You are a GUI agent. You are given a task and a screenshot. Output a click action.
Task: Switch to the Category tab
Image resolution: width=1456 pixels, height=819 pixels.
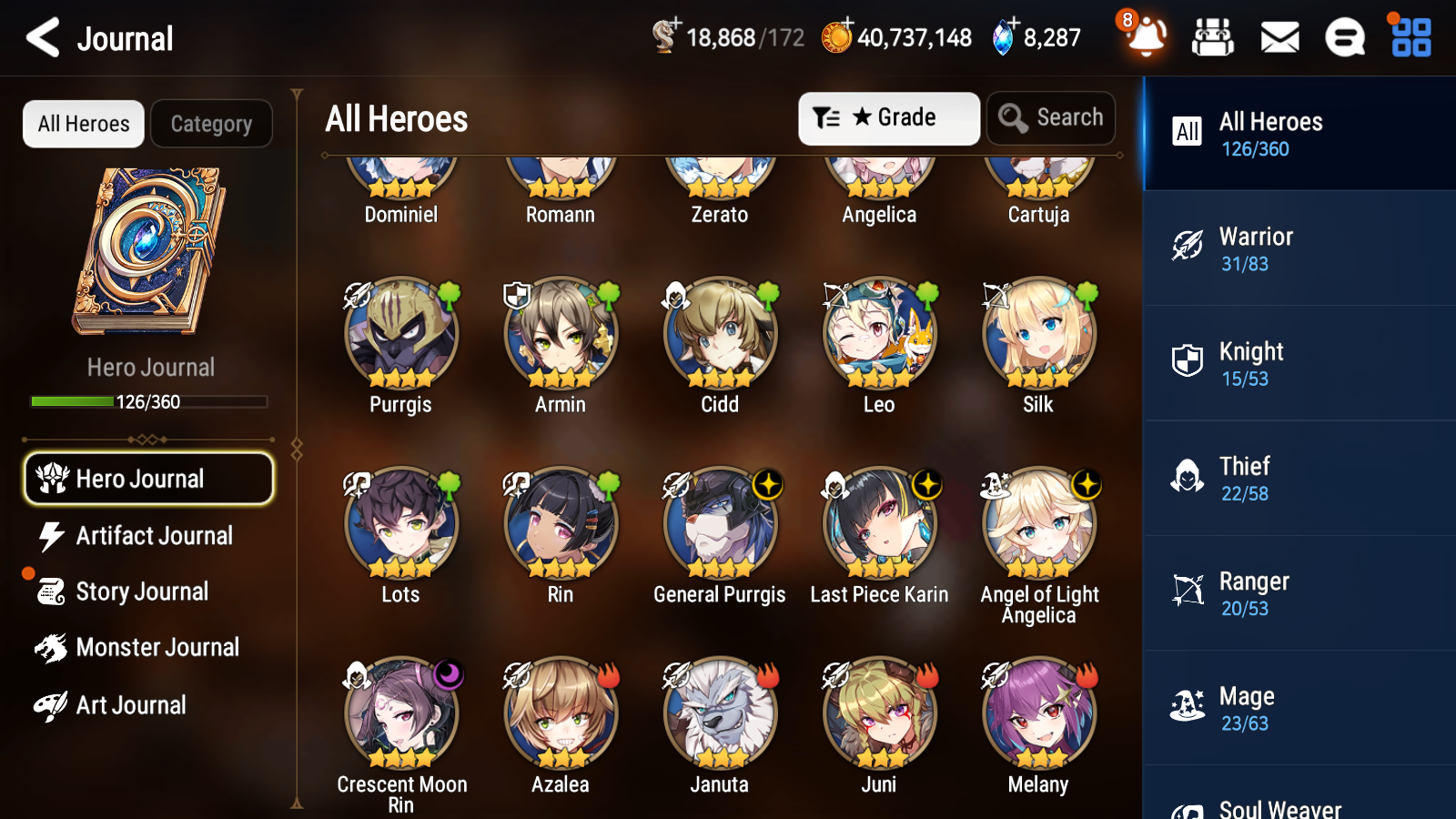(x=211, y=124)
